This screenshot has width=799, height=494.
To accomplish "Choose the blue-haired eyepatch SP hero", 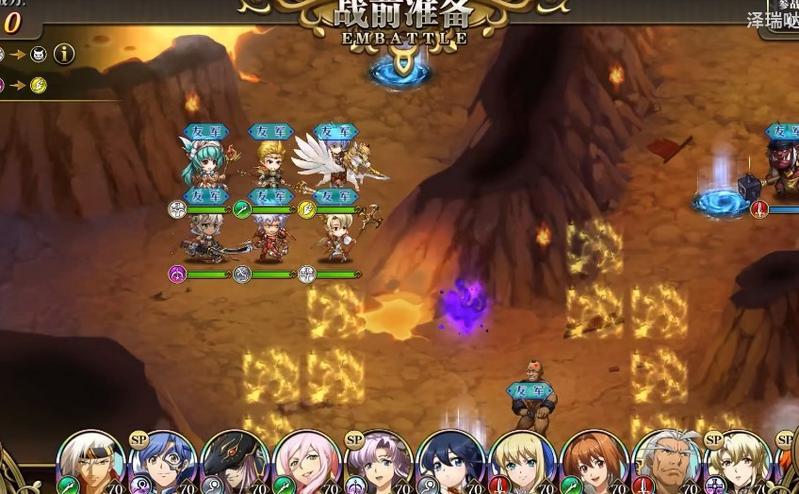I will (163, 462).
